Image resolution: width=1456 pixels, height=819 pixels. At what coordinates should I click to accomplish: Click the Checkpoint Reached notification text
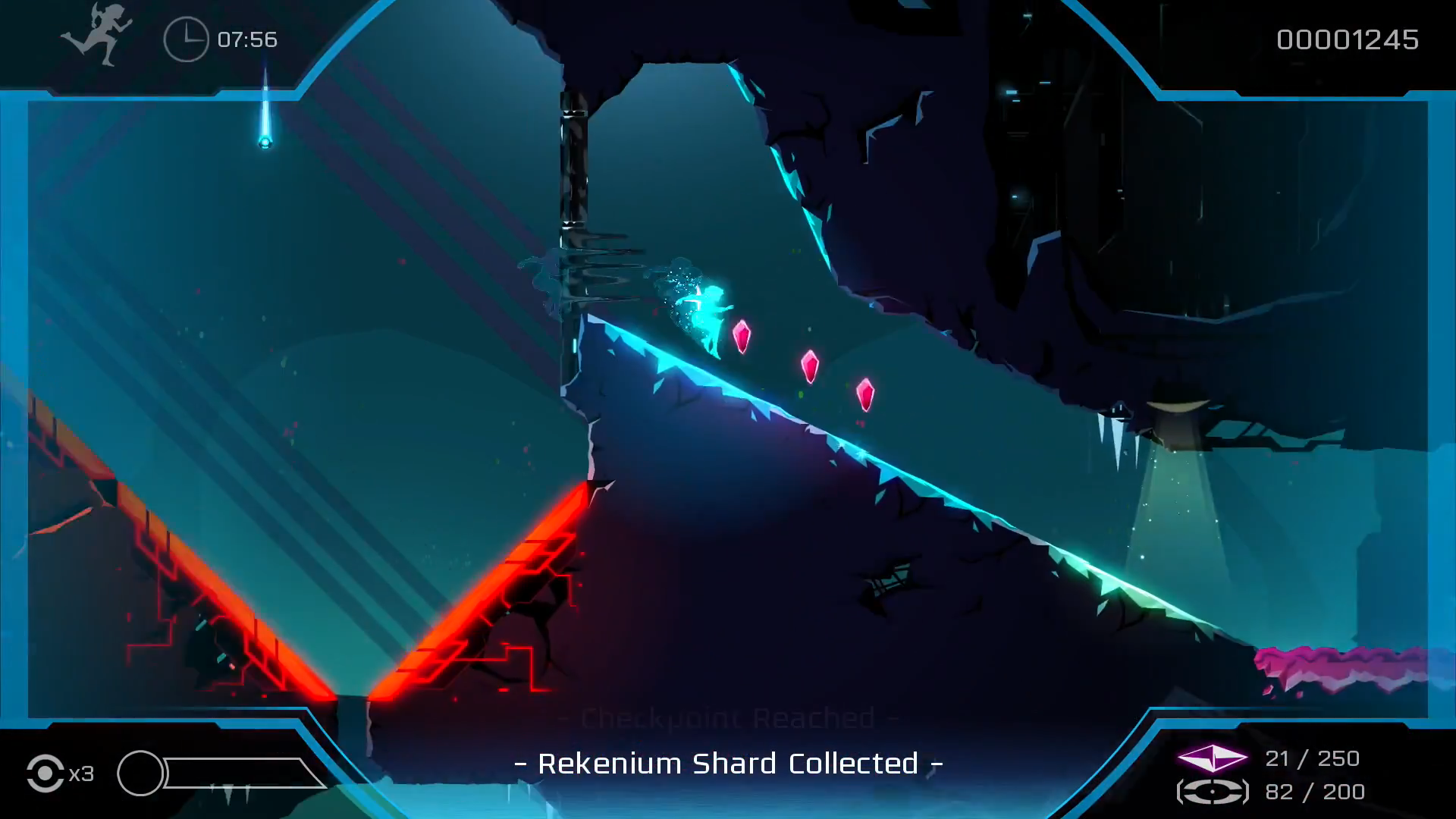[728, 716]
